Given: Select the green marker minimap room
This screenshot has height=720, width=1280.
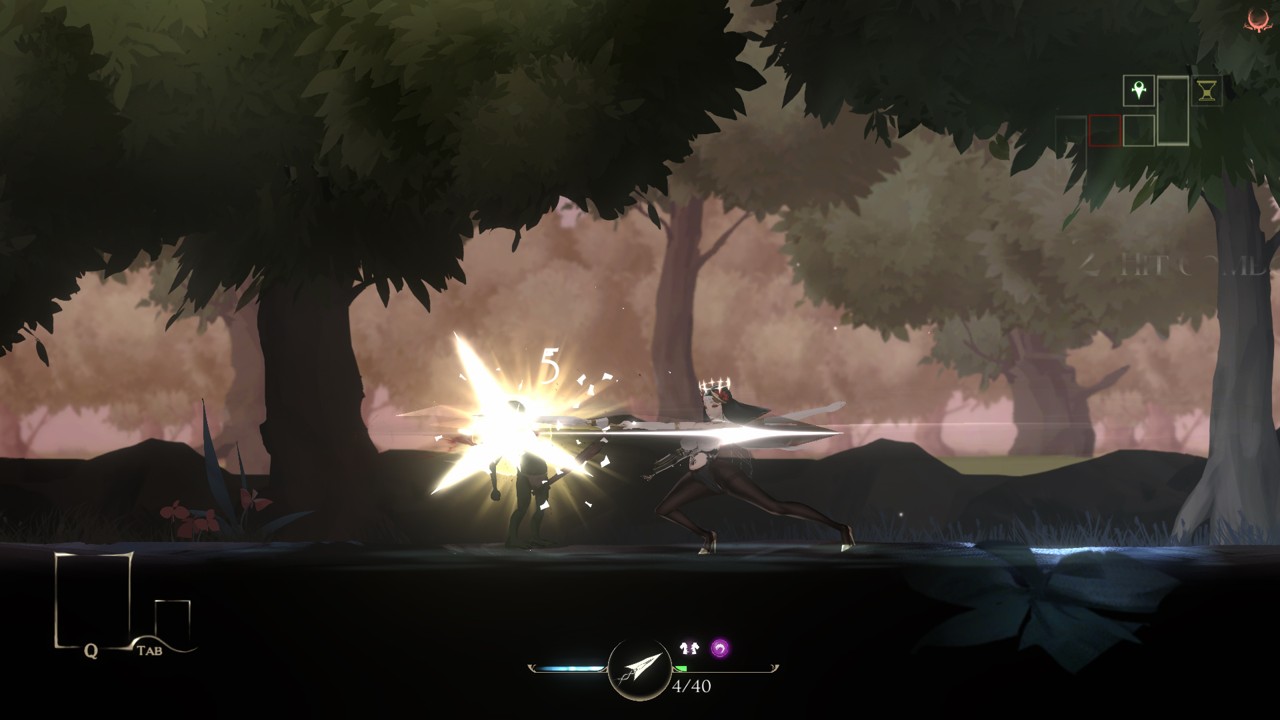Looking at the screenshot, I should click(x=1138, y=91).
